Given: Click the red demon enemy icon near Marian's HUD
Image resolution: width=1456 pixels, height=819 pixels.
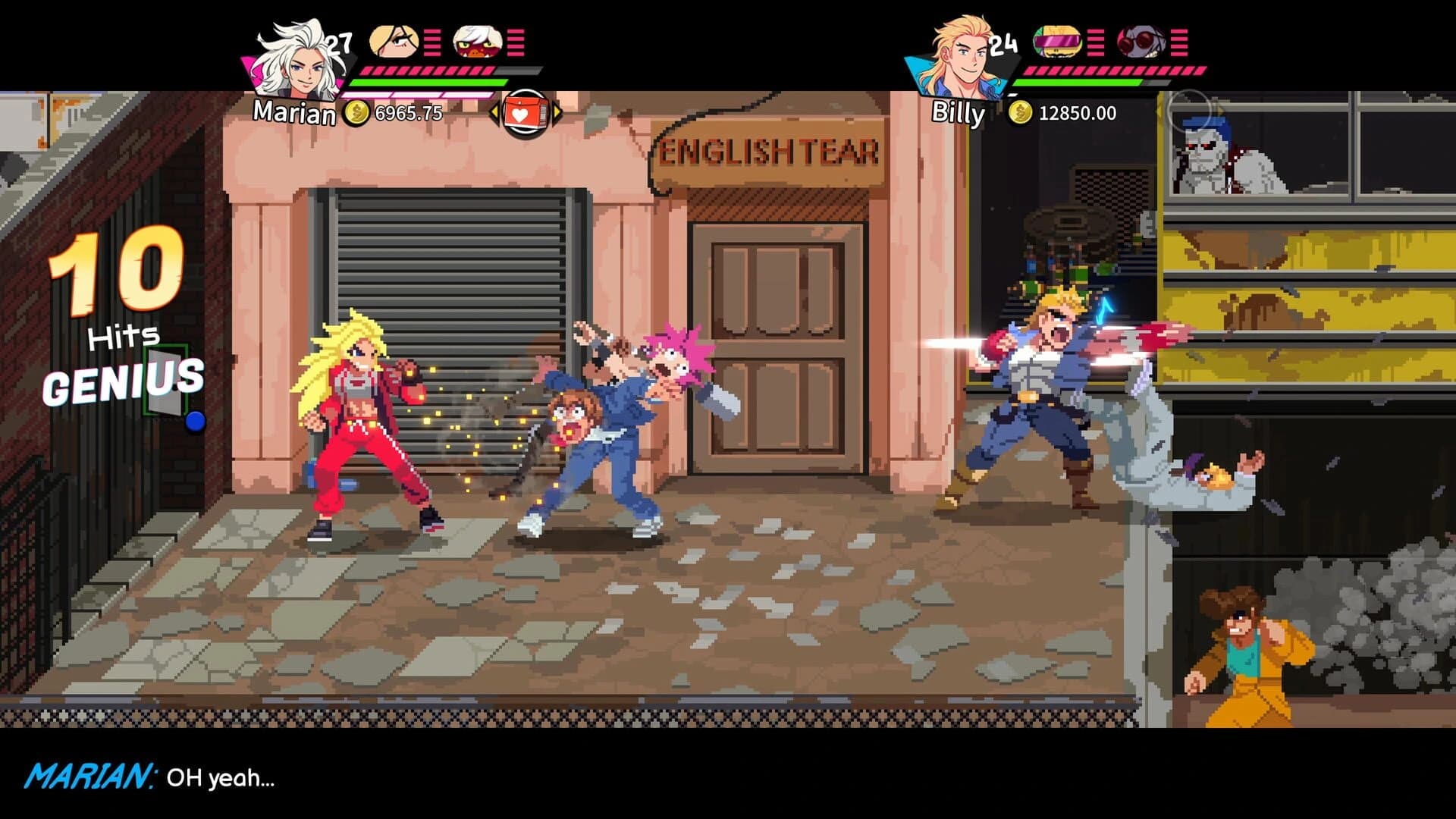Looking at the screenshot, I should point(476,40).
